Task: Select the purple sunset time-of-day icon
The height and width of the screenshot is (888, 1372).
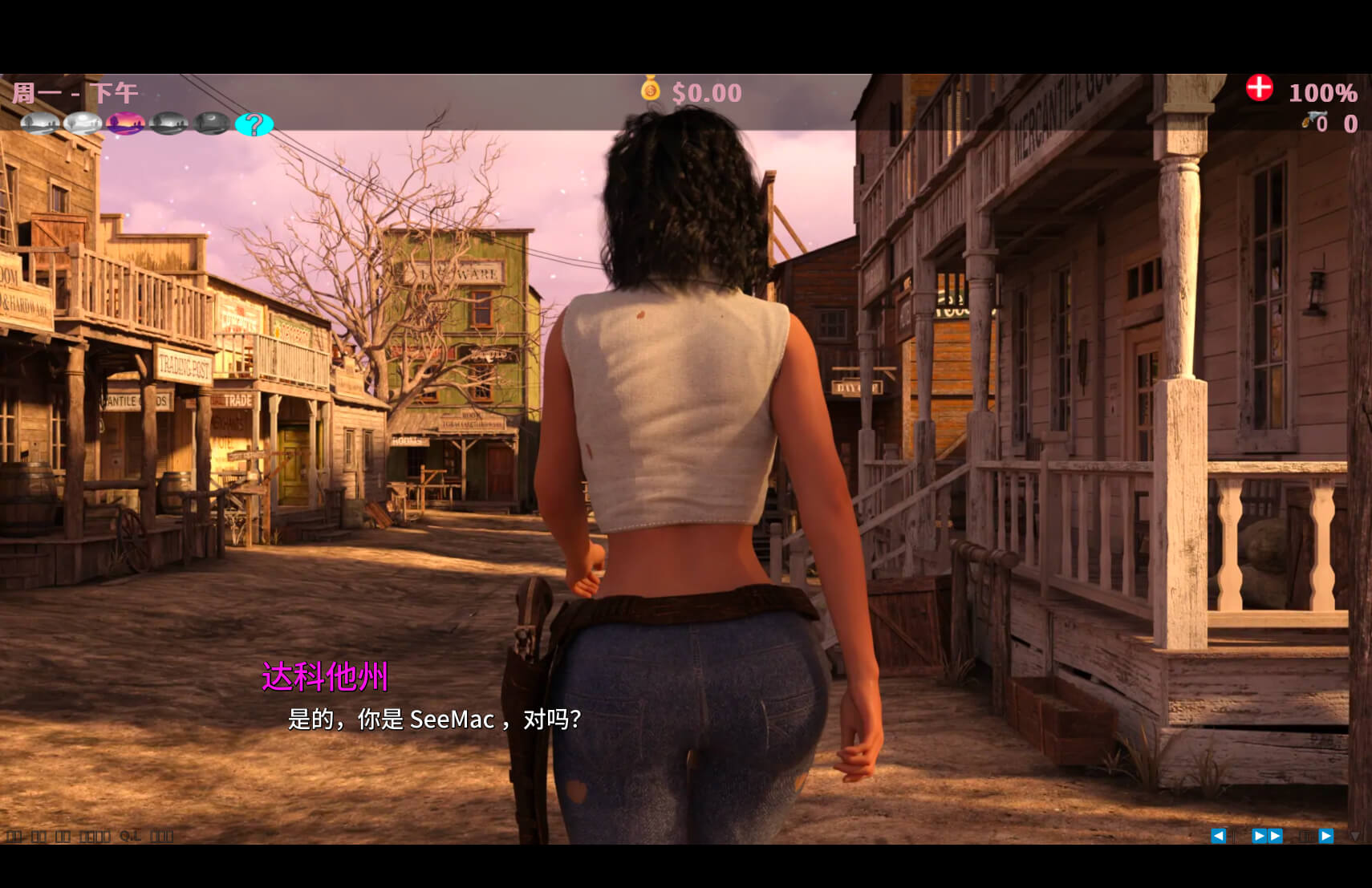Action: 126,124
